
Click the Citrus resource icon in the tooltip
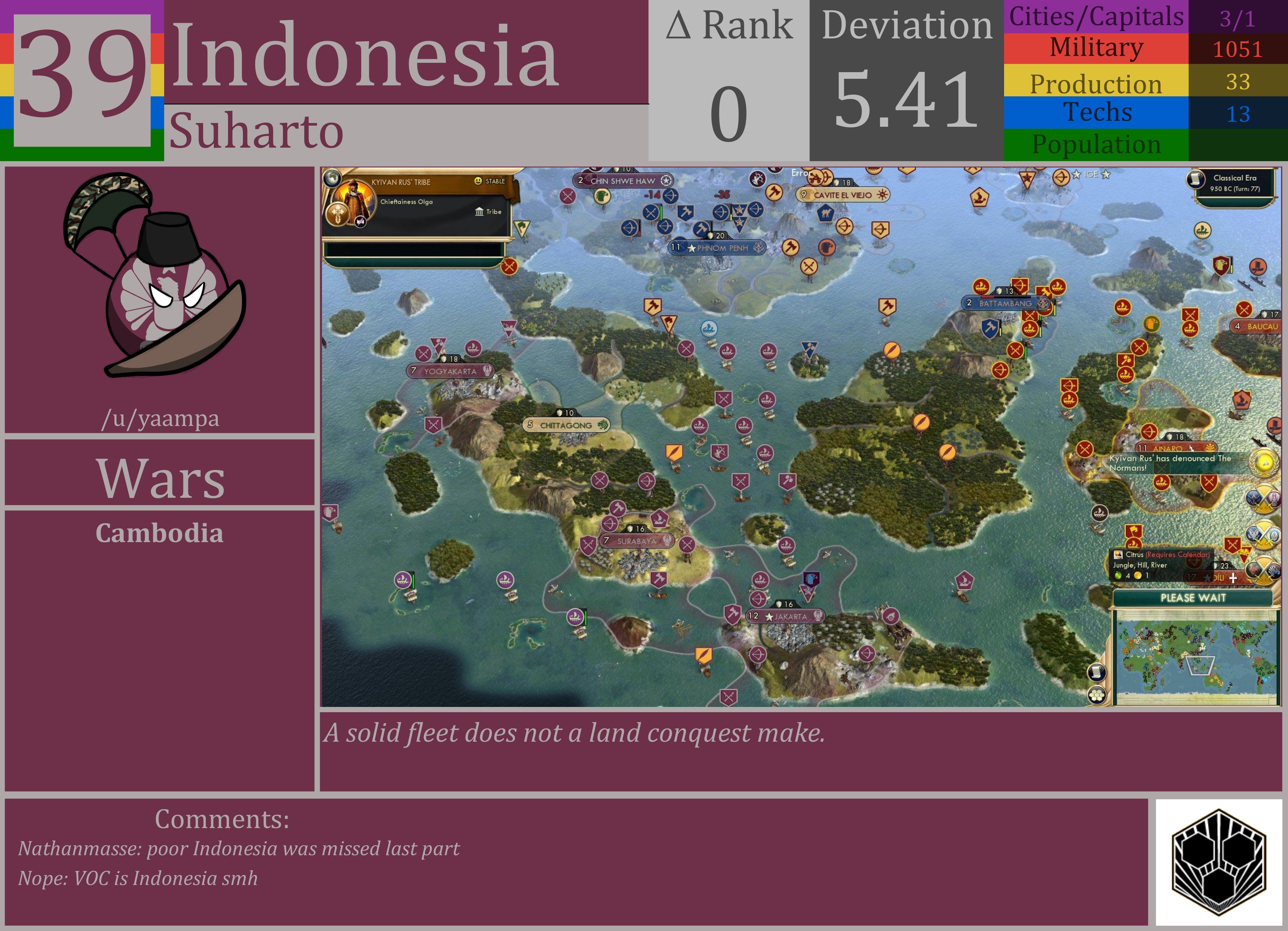(1119, 555)
